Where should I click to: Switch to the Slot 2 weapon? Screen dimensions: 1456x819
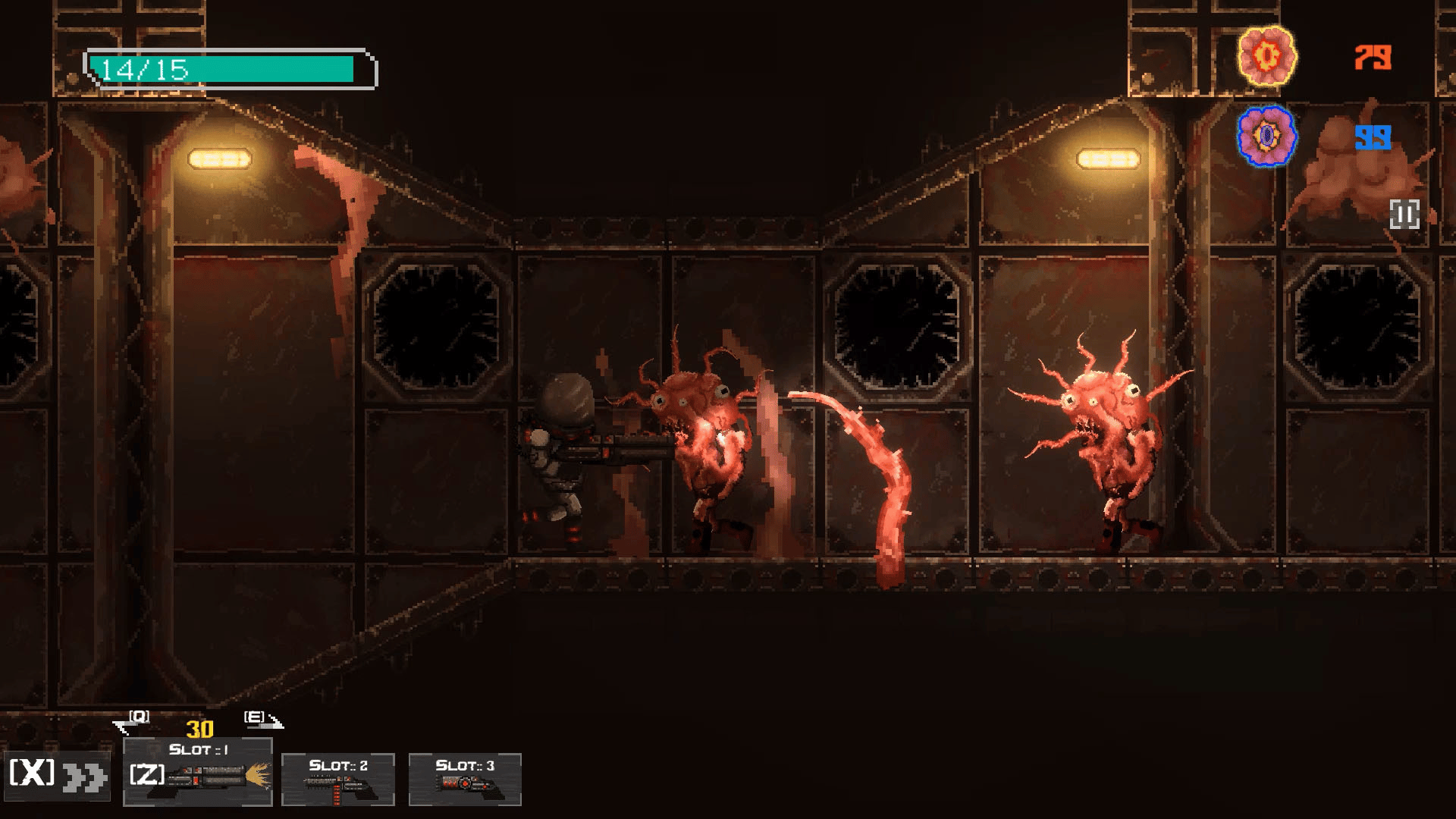coord(338,779)
